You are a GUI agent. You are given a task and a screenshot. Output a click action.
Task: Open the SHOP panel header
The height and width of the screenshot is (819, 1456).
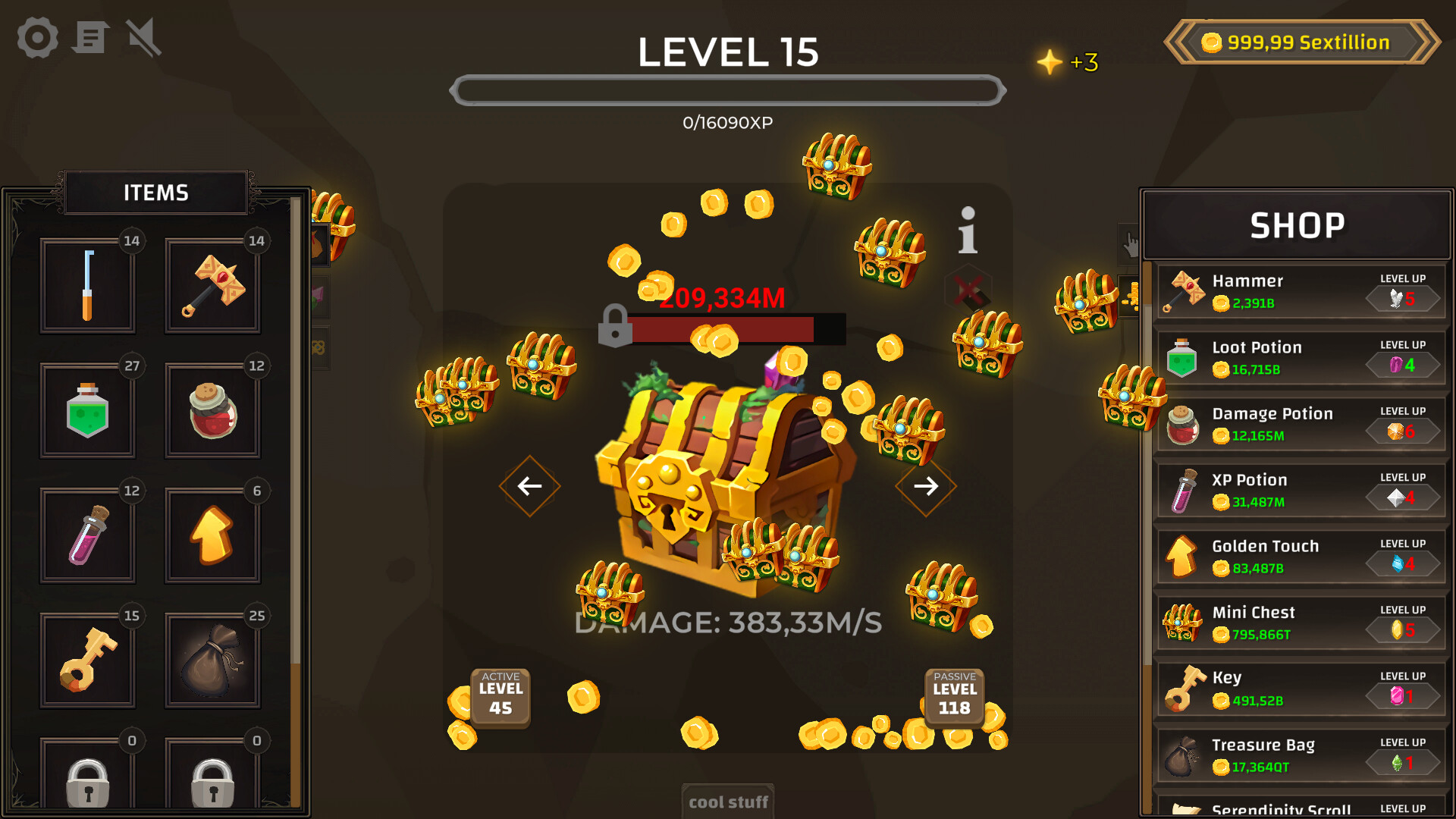pyautogui.click(x=1298, y=224)
